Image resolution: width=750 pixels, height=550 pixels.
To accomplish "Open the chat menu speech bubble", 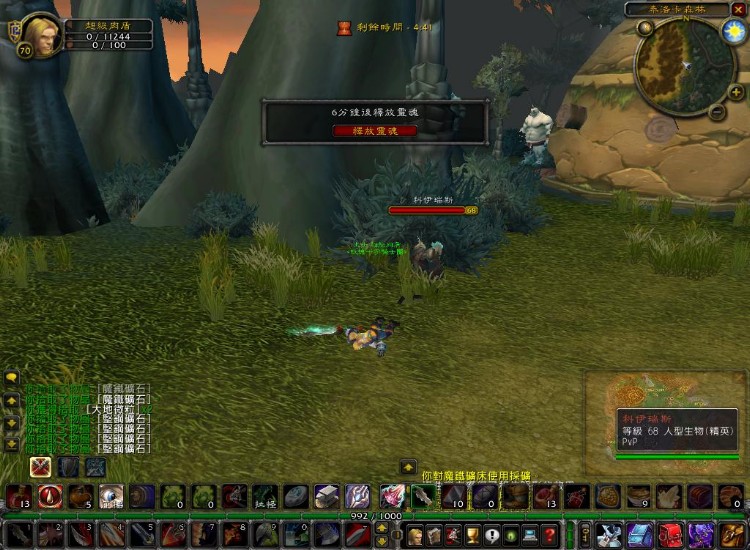I will [11, 378].
